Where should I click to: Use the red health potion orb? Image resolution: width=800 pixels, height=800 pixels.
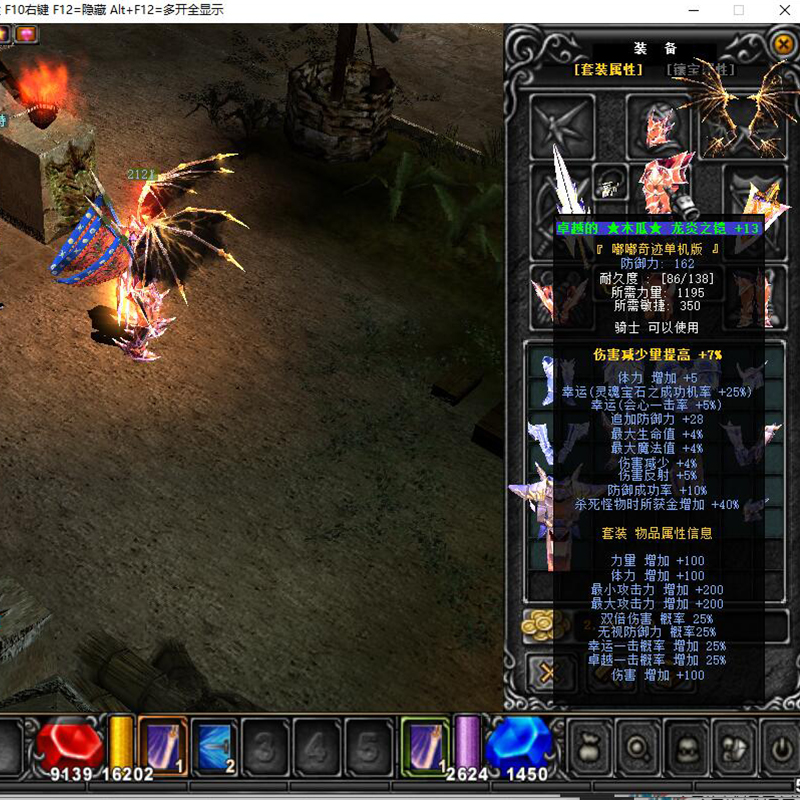(70, 746)
